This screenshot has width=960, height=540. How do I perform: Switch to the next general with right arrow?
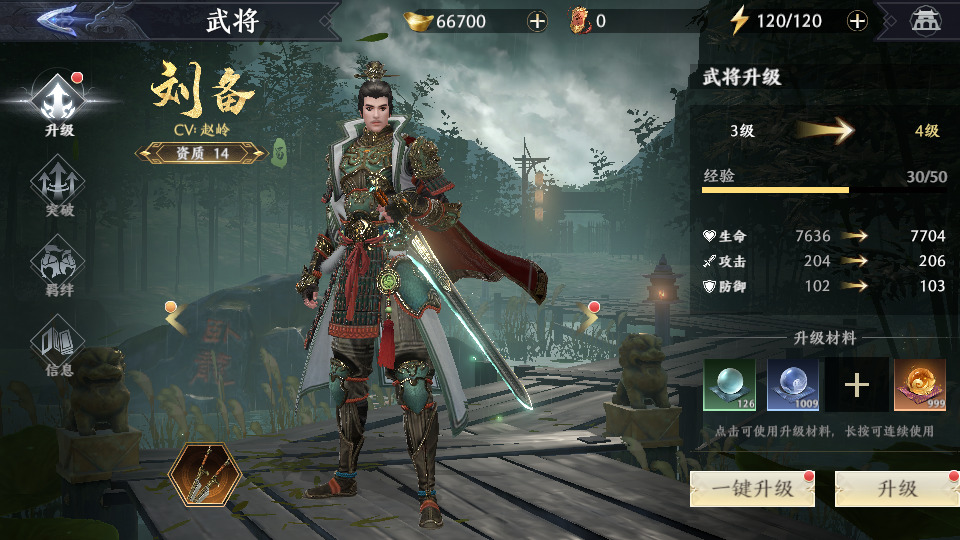(588, 317)
